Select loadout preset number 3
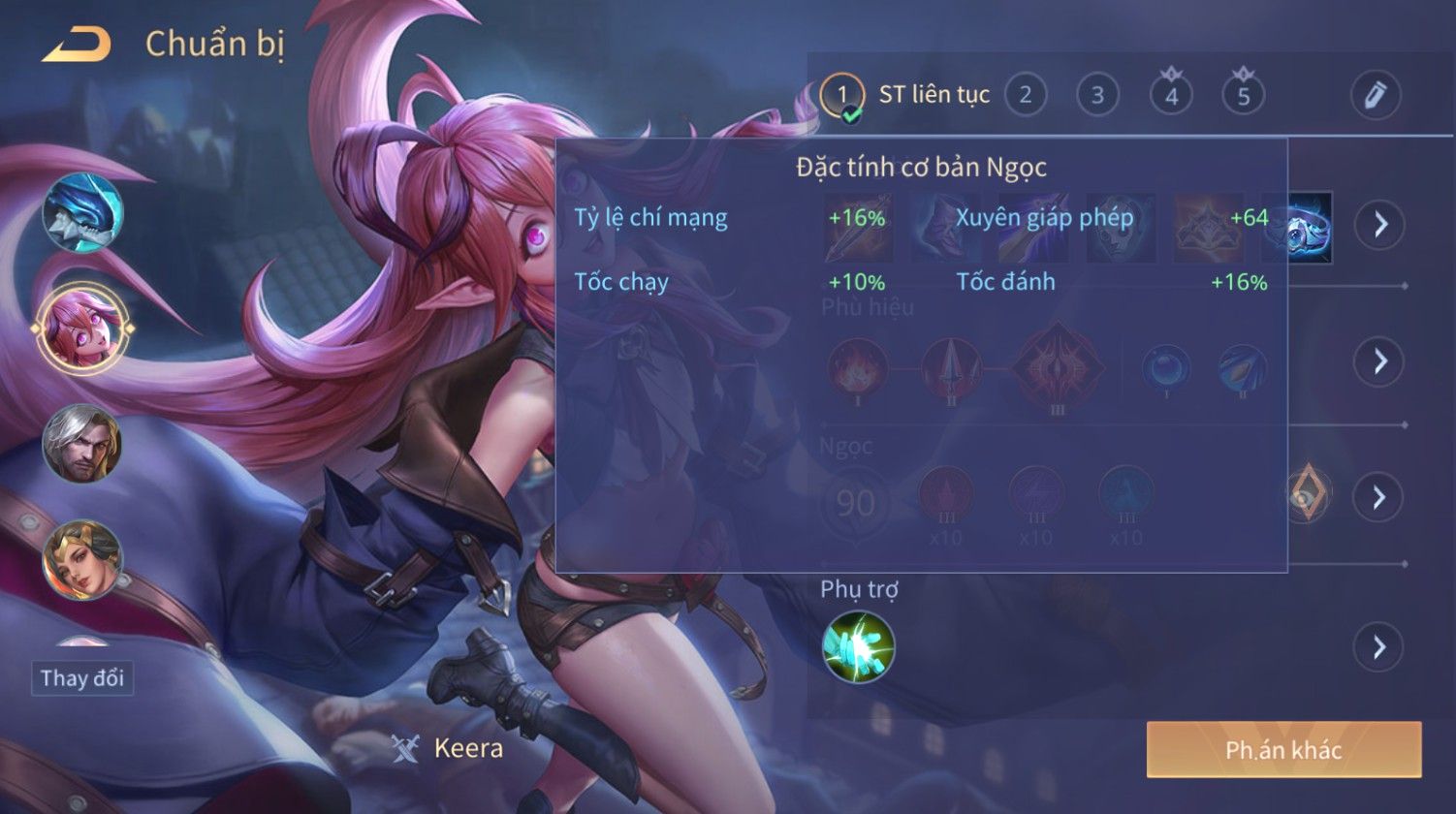 [x=1097, y=95]
